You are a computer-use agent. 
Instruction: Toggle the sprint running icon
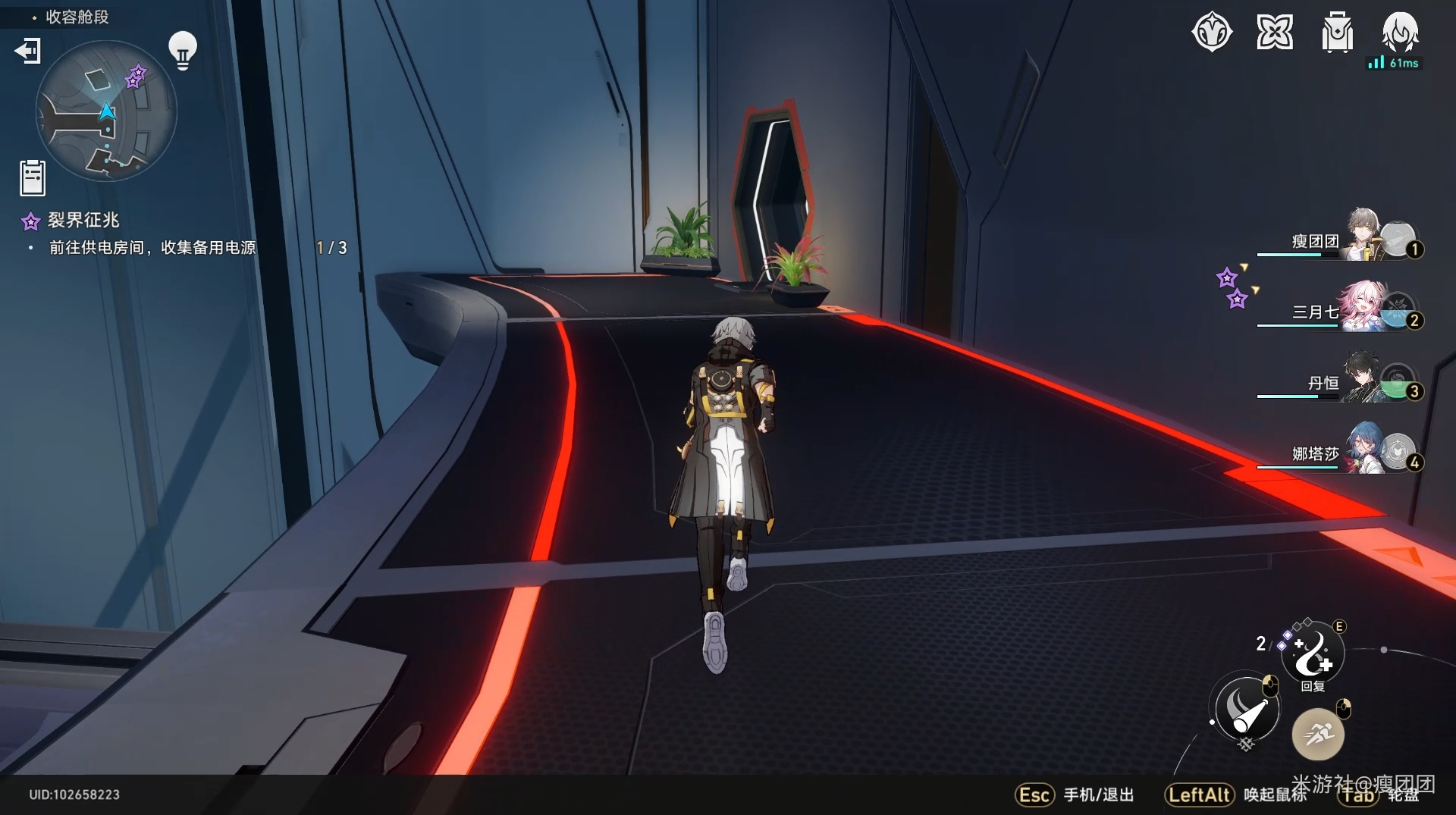pos(1318,734)
